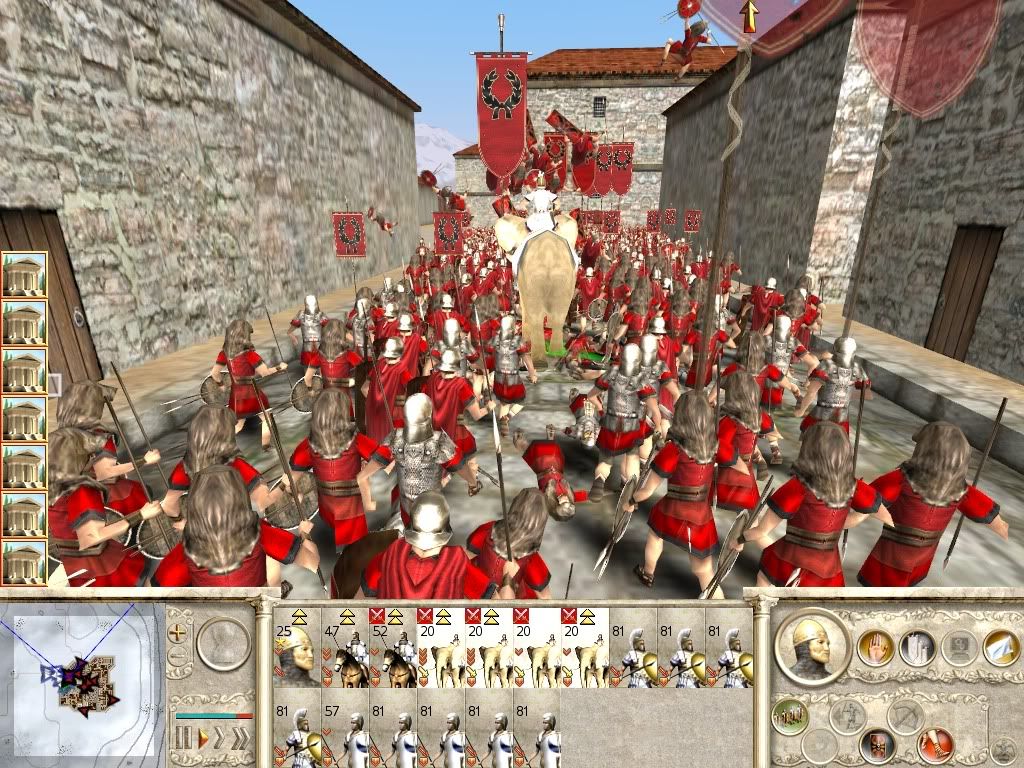Toggle the run sandal button

(935, 744)
